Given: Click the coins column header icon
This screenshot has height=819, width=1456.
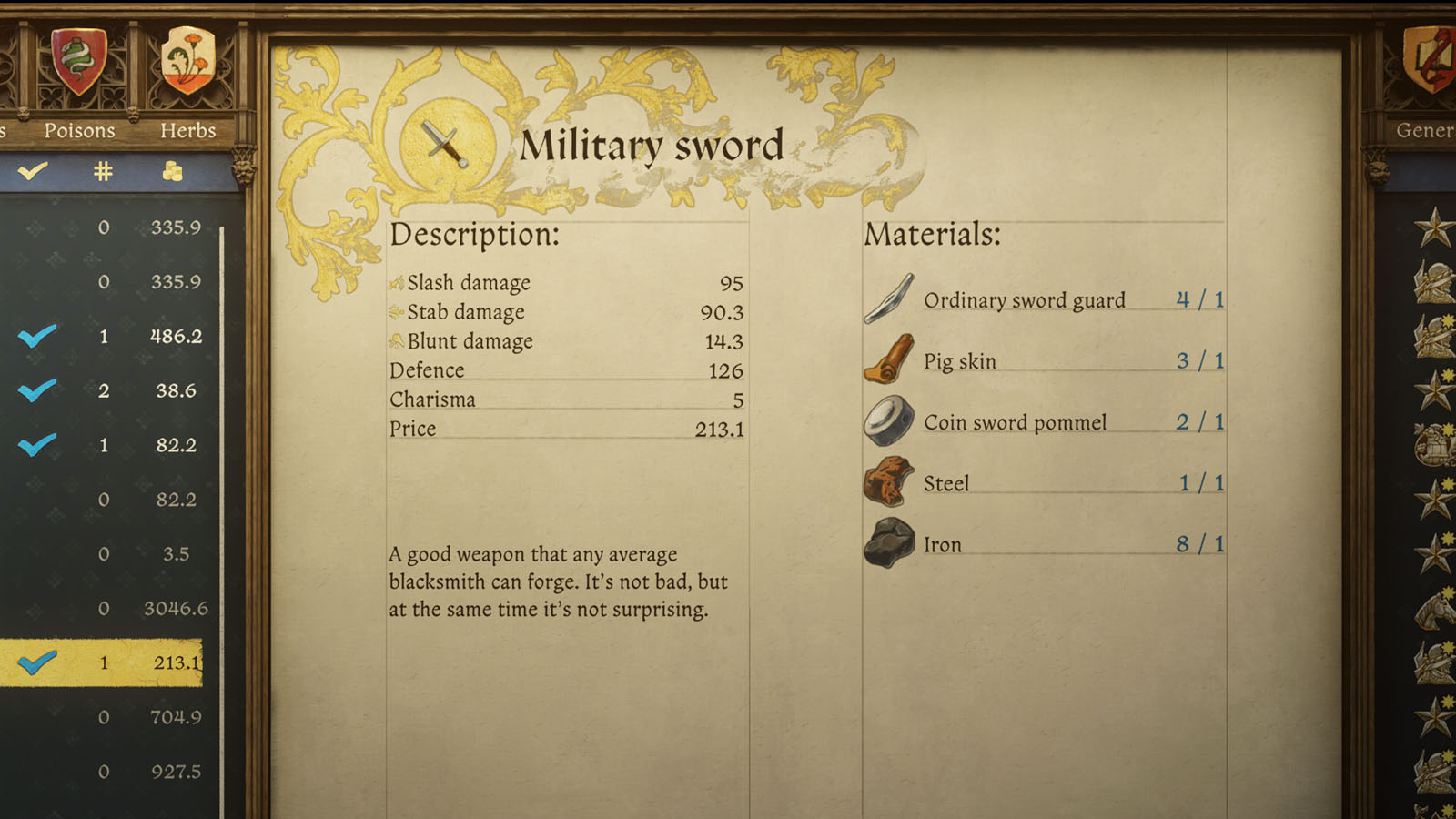Looking at the screenshot, I should pyautogui.click(x=172, y=171).
